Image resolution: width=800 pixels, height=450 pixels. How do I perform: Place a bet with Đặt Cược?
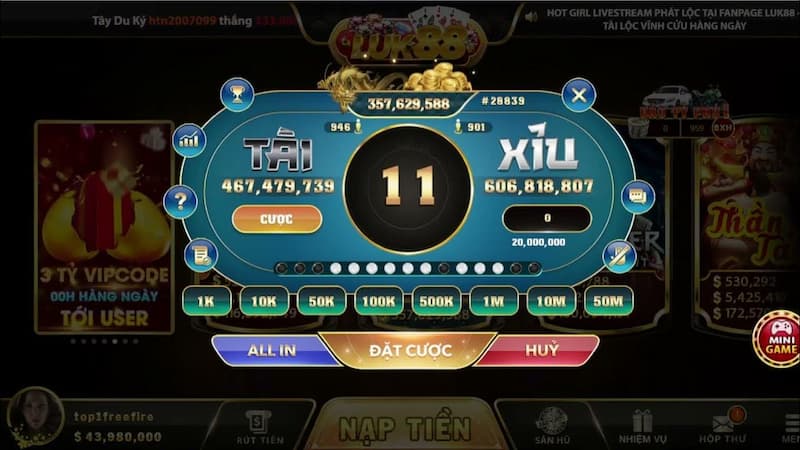pos(412,350)
